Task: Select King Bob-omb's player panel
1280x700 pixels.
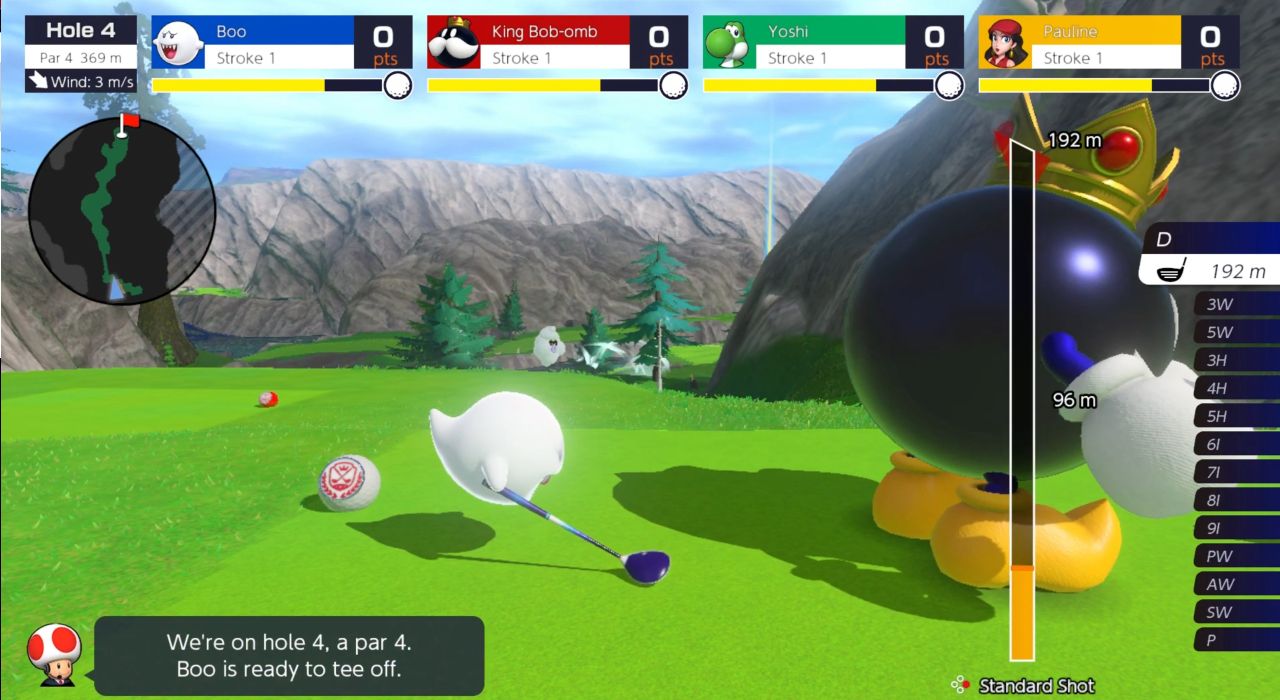Action: pyautogui.click(x=557, y=43)
